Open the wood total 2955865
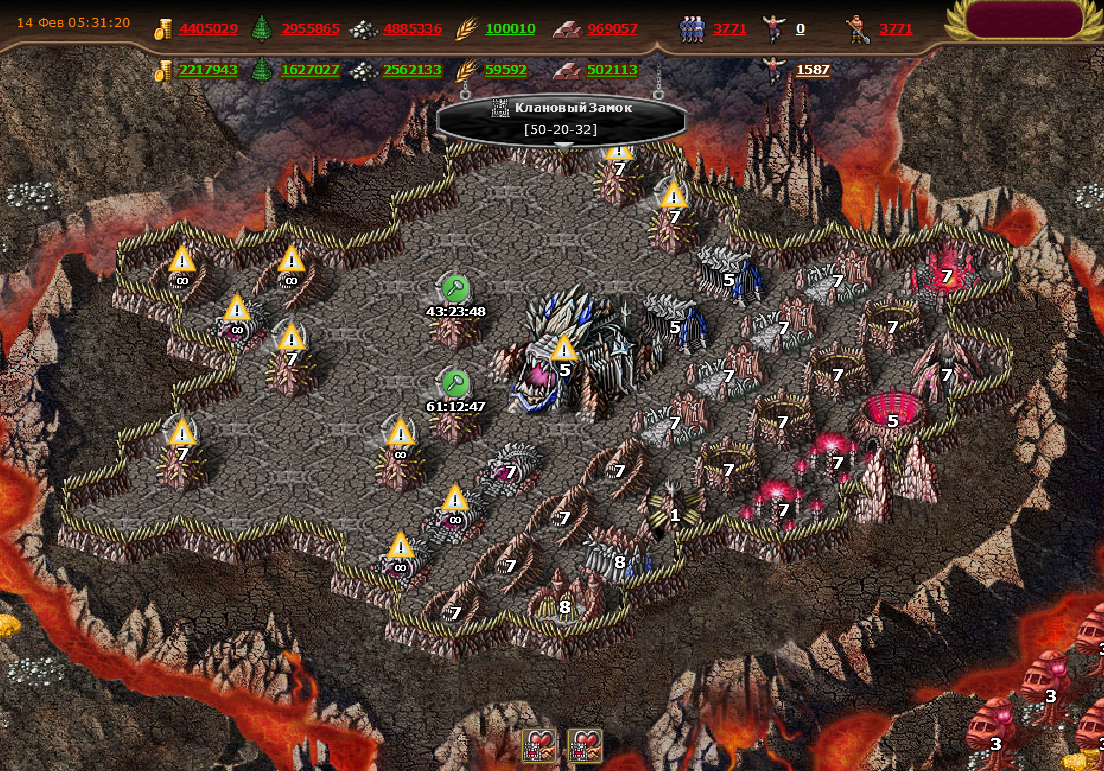The height and width of the screenshot is (771, 1104). [311, 29]
